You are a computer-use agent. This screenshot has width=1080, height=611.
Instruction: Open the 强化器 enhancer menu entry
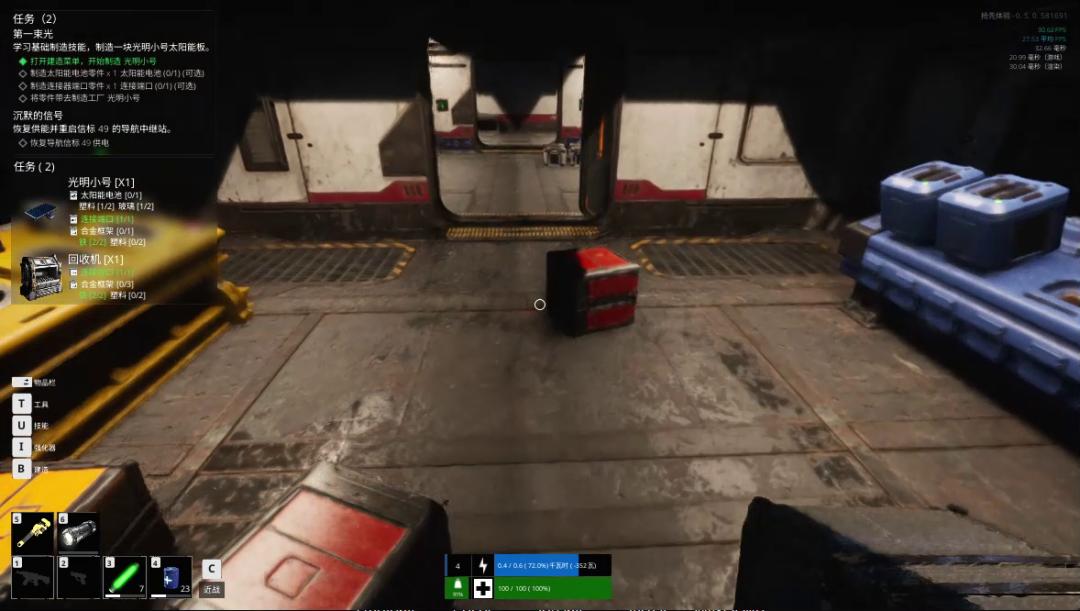tap(21, 447)
